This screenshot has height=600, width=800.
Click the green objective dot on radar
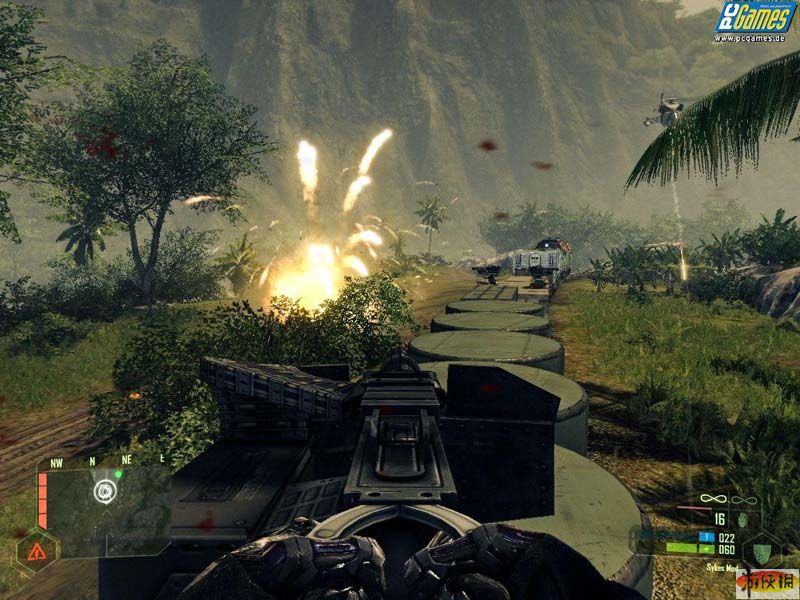[118, 475]
